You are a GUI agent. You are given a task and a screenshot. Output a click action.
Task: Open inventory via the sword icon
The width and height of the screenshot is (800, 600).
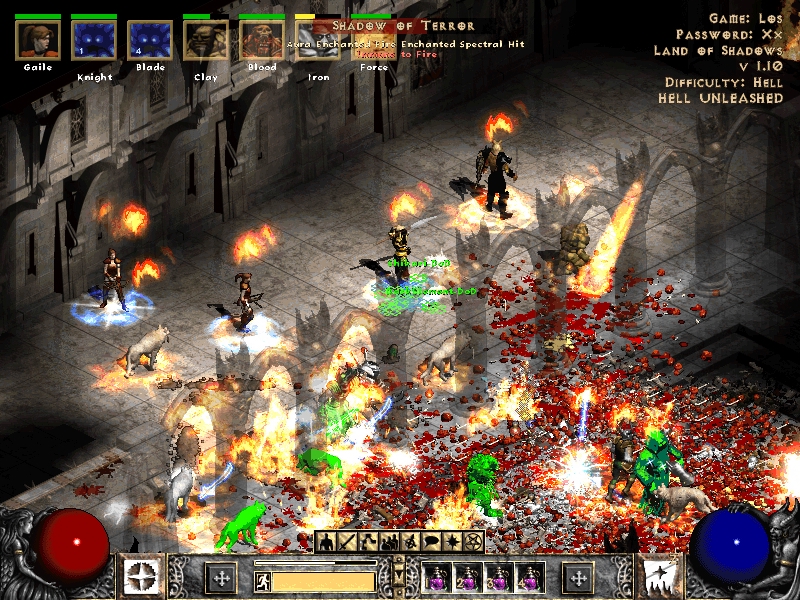tap(347, 543)
